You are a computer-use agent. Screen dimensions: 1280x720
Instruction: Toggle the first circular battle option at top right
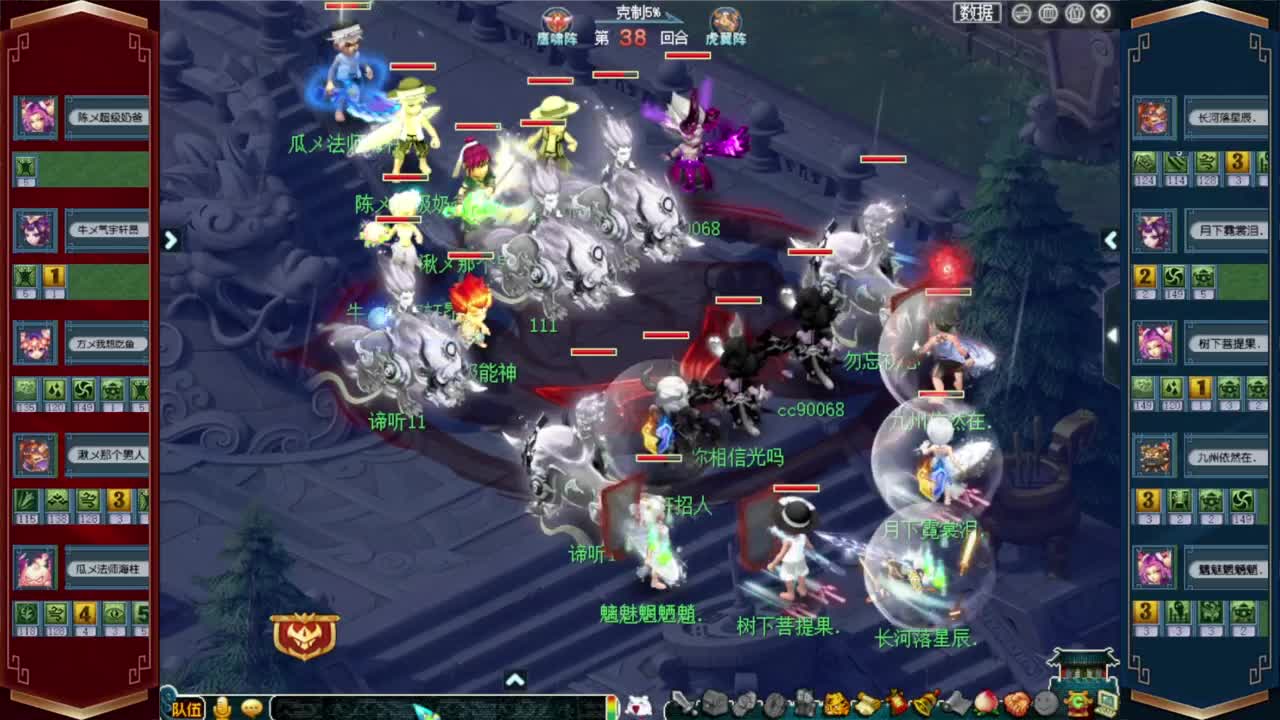point(1021,13)
